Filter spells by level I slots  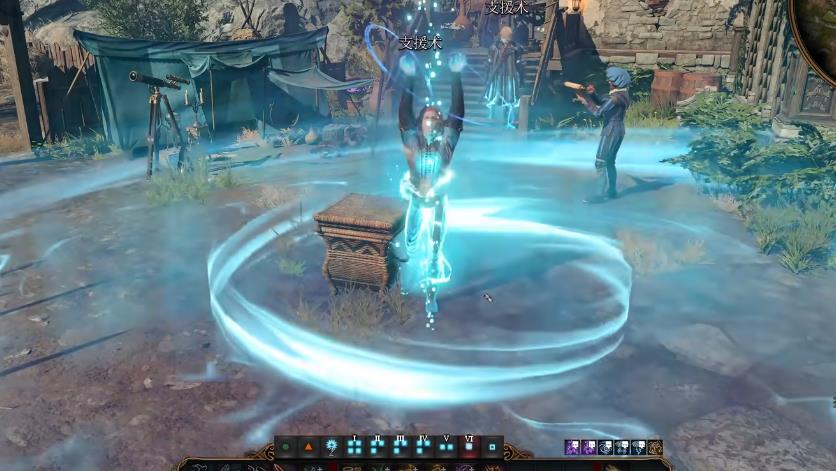click(x=354, y=447)
